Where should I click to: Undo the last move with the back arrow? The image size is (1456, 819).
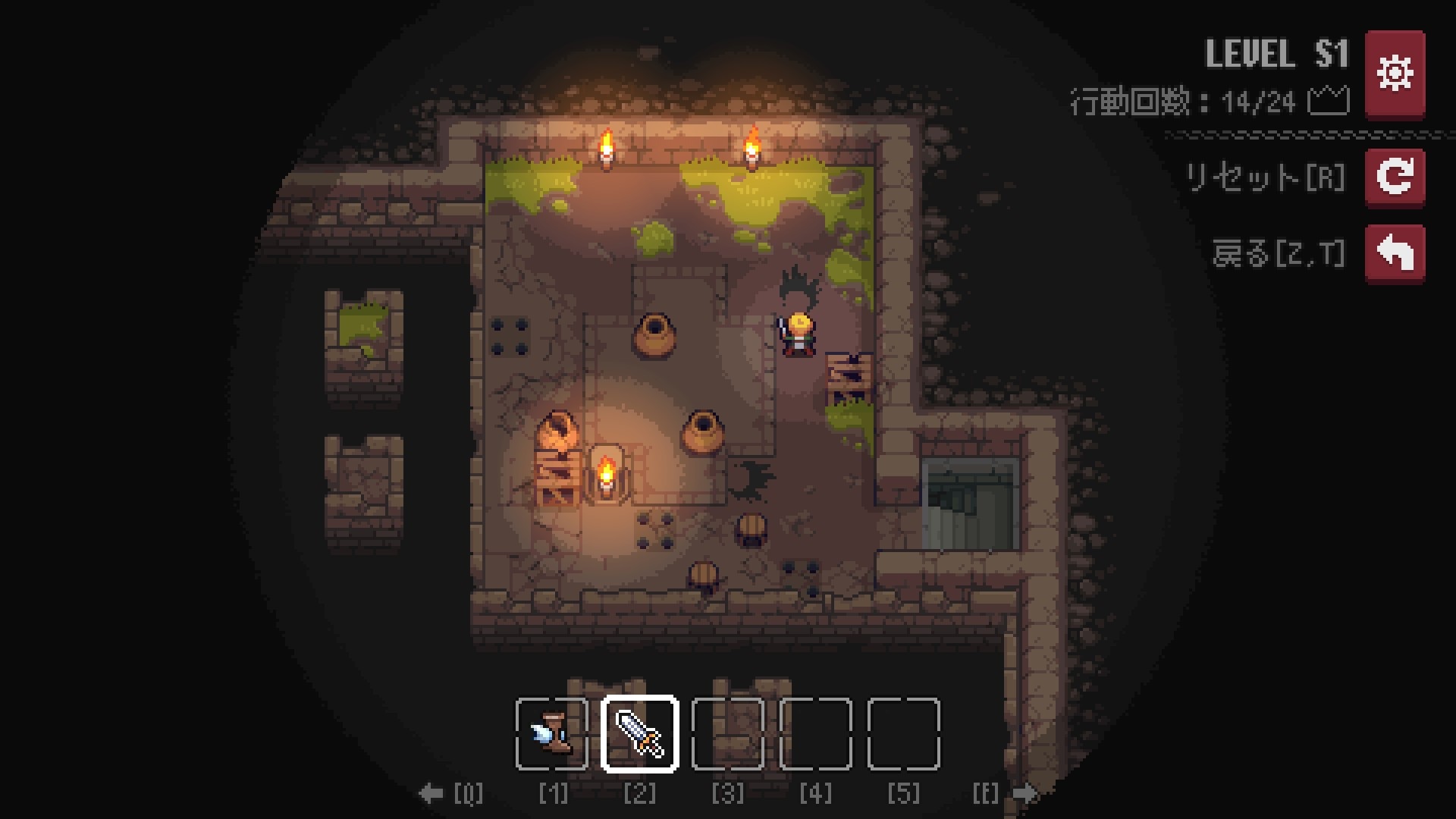1395,253
